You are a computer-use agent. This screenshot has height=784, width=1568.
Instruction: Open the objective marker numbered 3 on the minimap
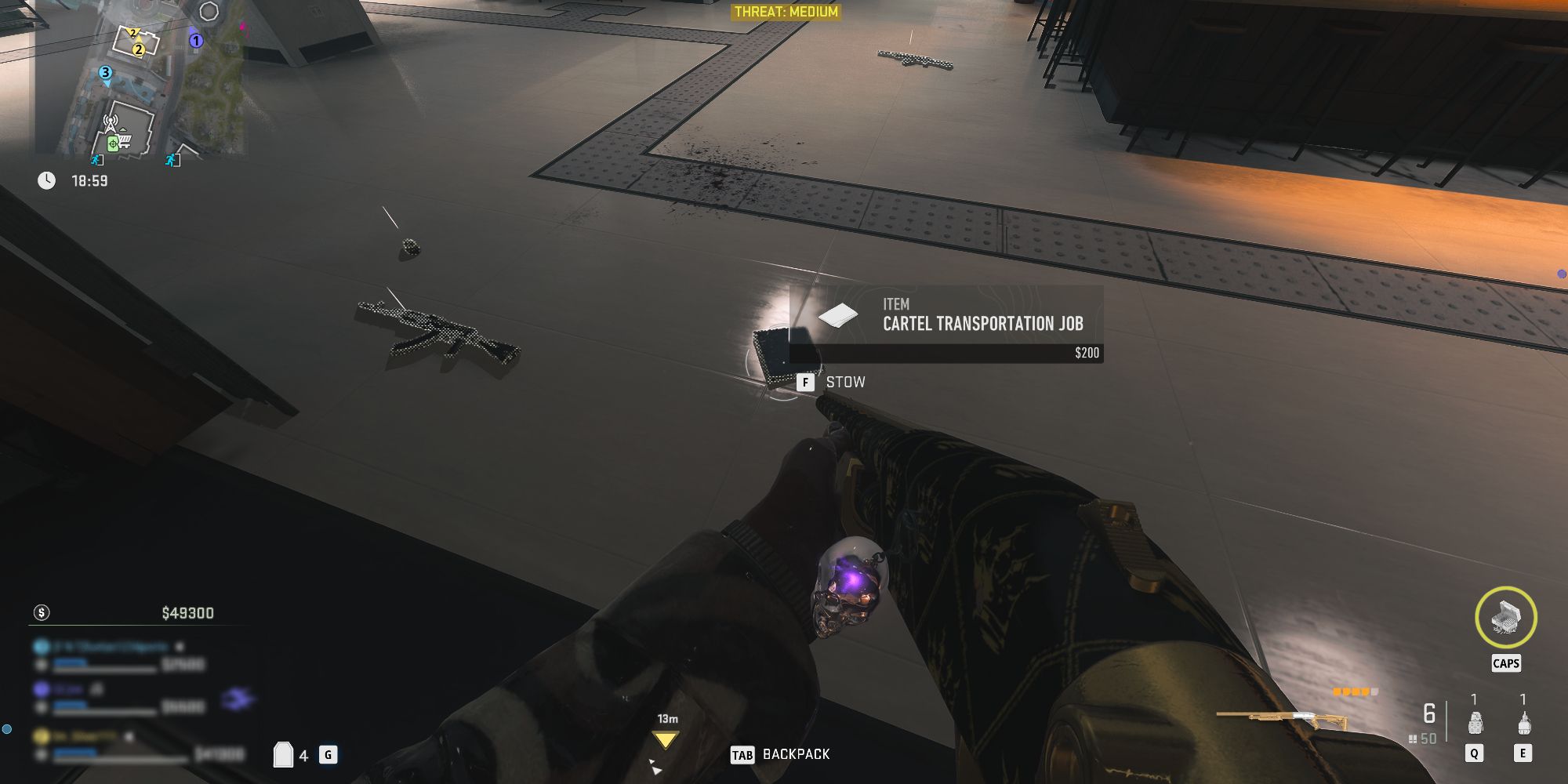tap(105, 72)
